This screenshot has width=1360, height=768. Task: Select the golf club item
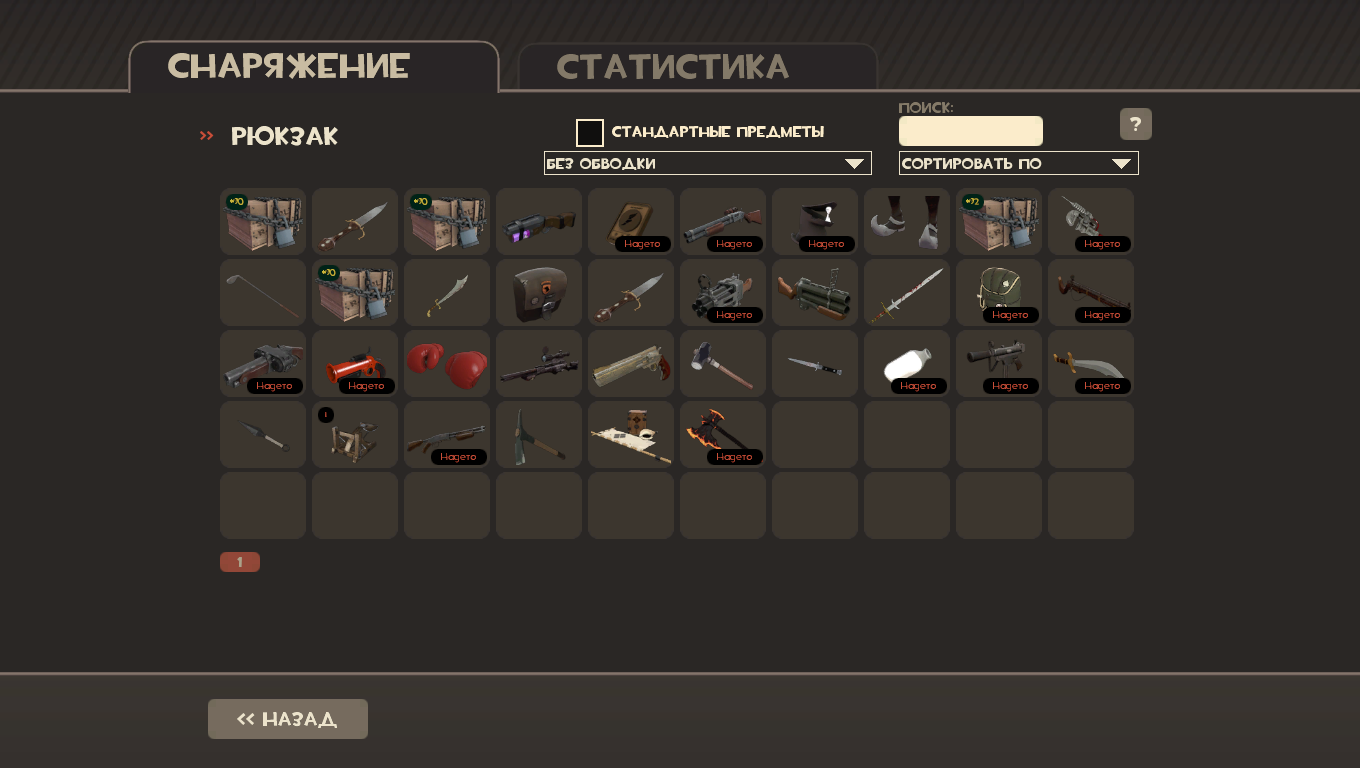(263, 293)
